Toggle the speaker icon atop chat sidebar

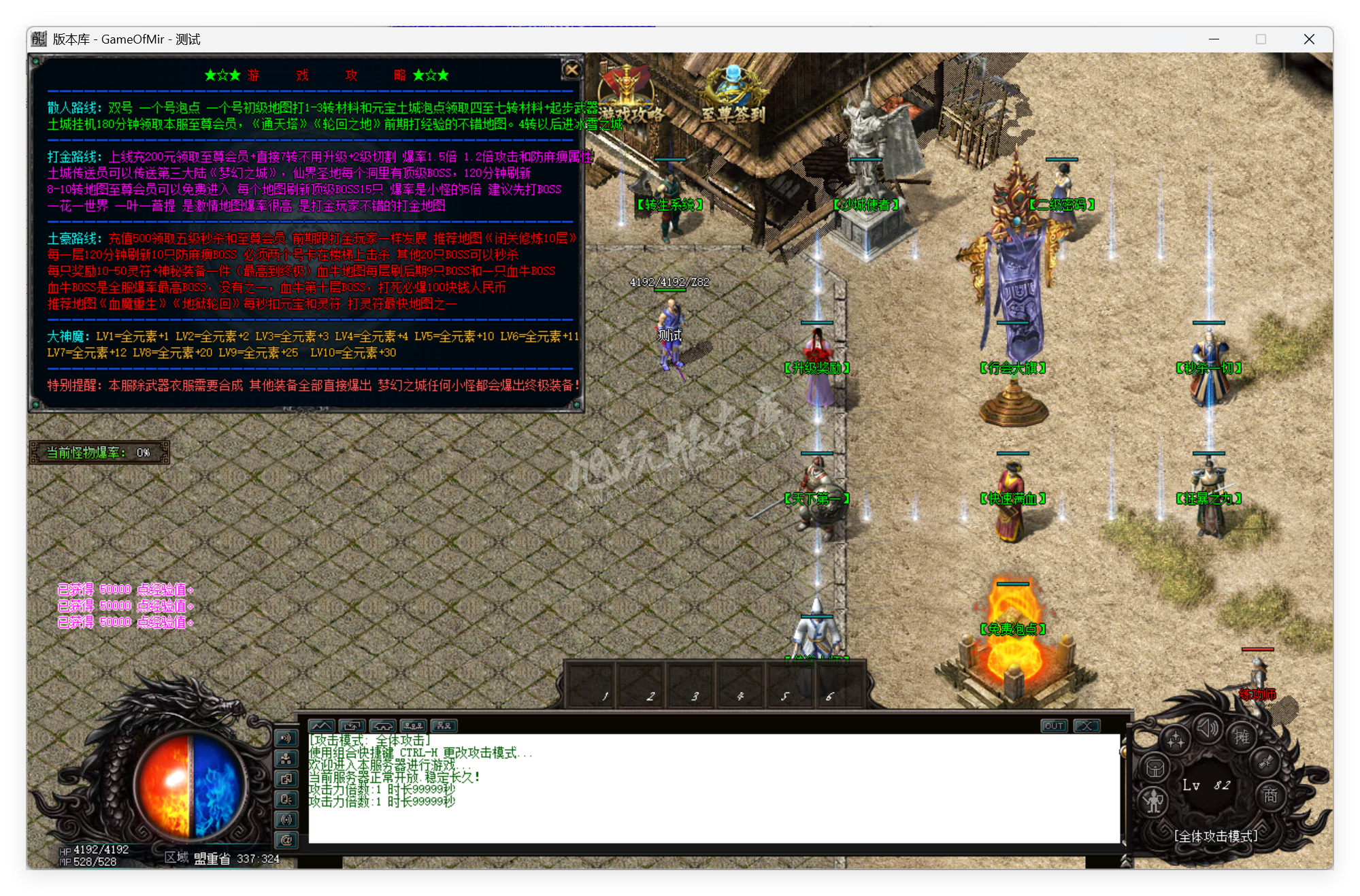pyautogui.click(x=286, y=738)
